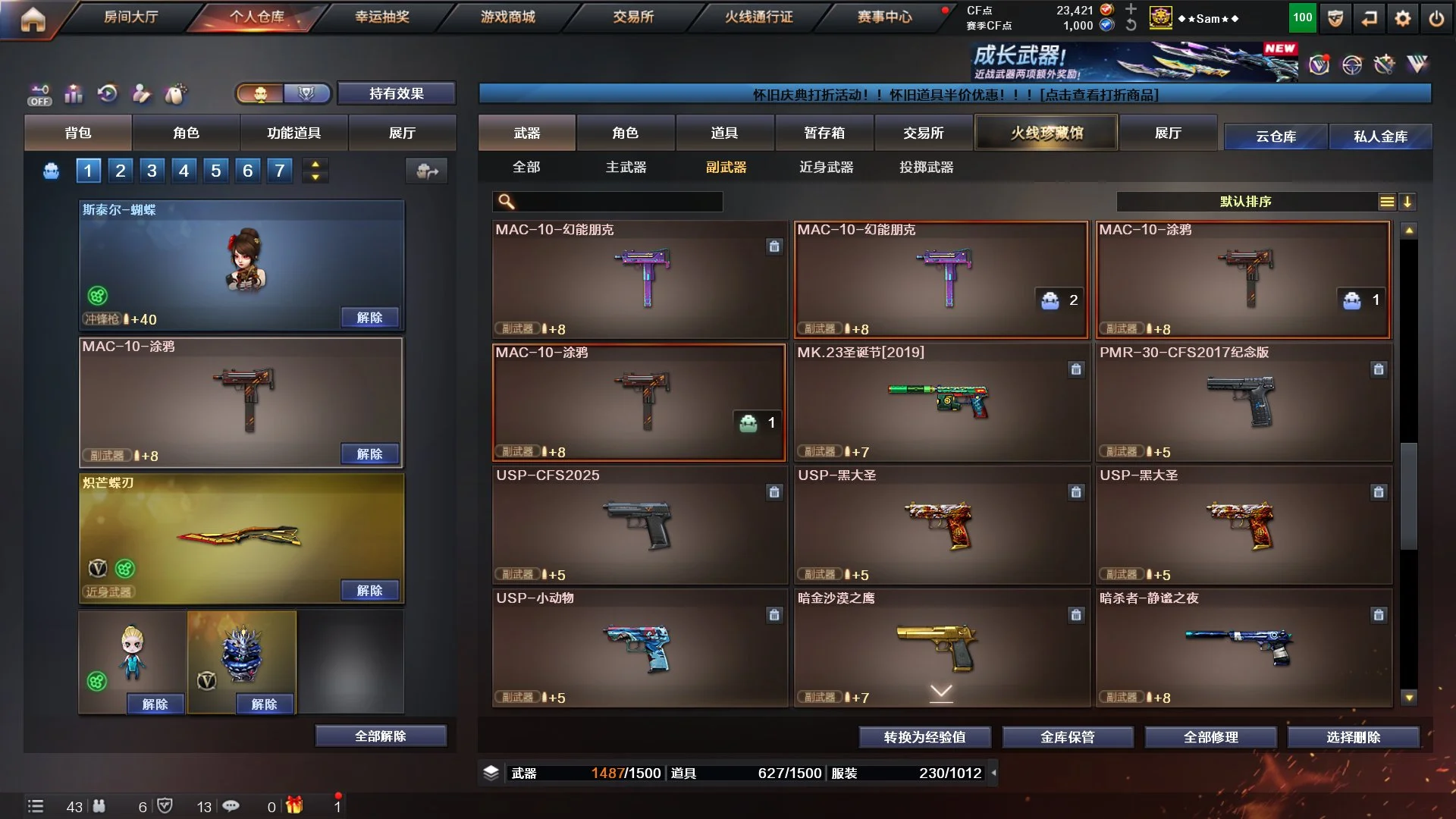Image resolution: width=1456 pixels, height=819 pixels.
Task: Choose the 暗金沙漠之鹰 gold Desert Eagle
Action: coord(941,648)
